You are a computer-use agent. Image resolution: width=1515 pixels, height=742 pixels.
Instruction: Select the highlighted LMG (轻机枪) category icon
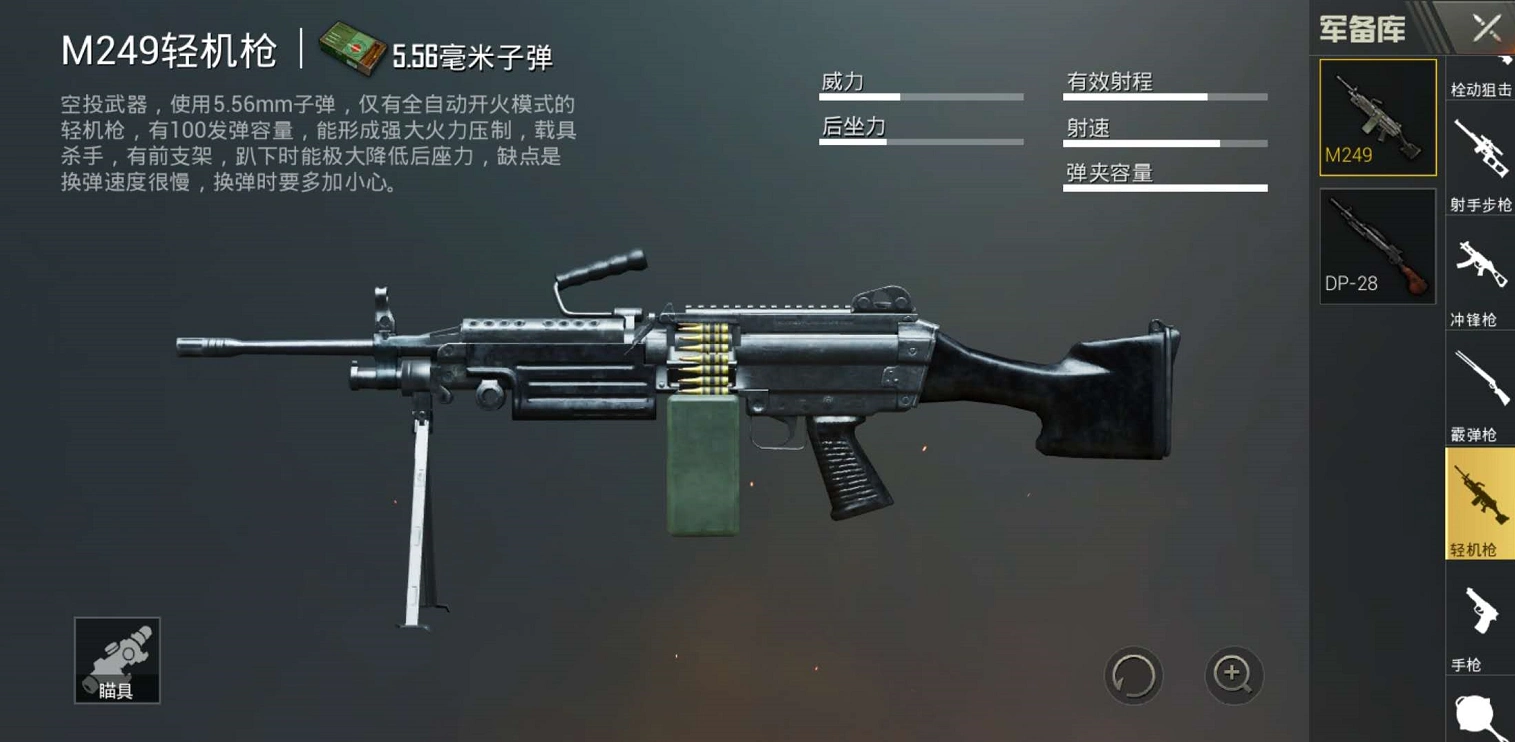(x=1480, y=495)
